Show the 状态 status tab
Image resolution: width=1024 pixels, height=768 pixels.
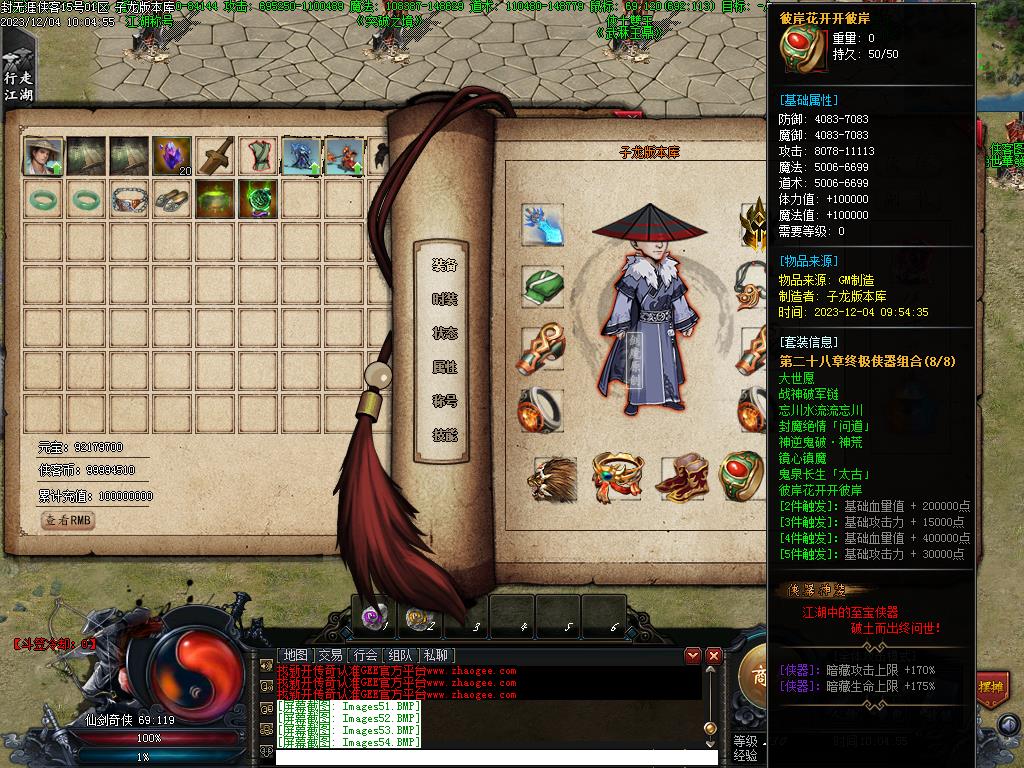click(444, 333)
